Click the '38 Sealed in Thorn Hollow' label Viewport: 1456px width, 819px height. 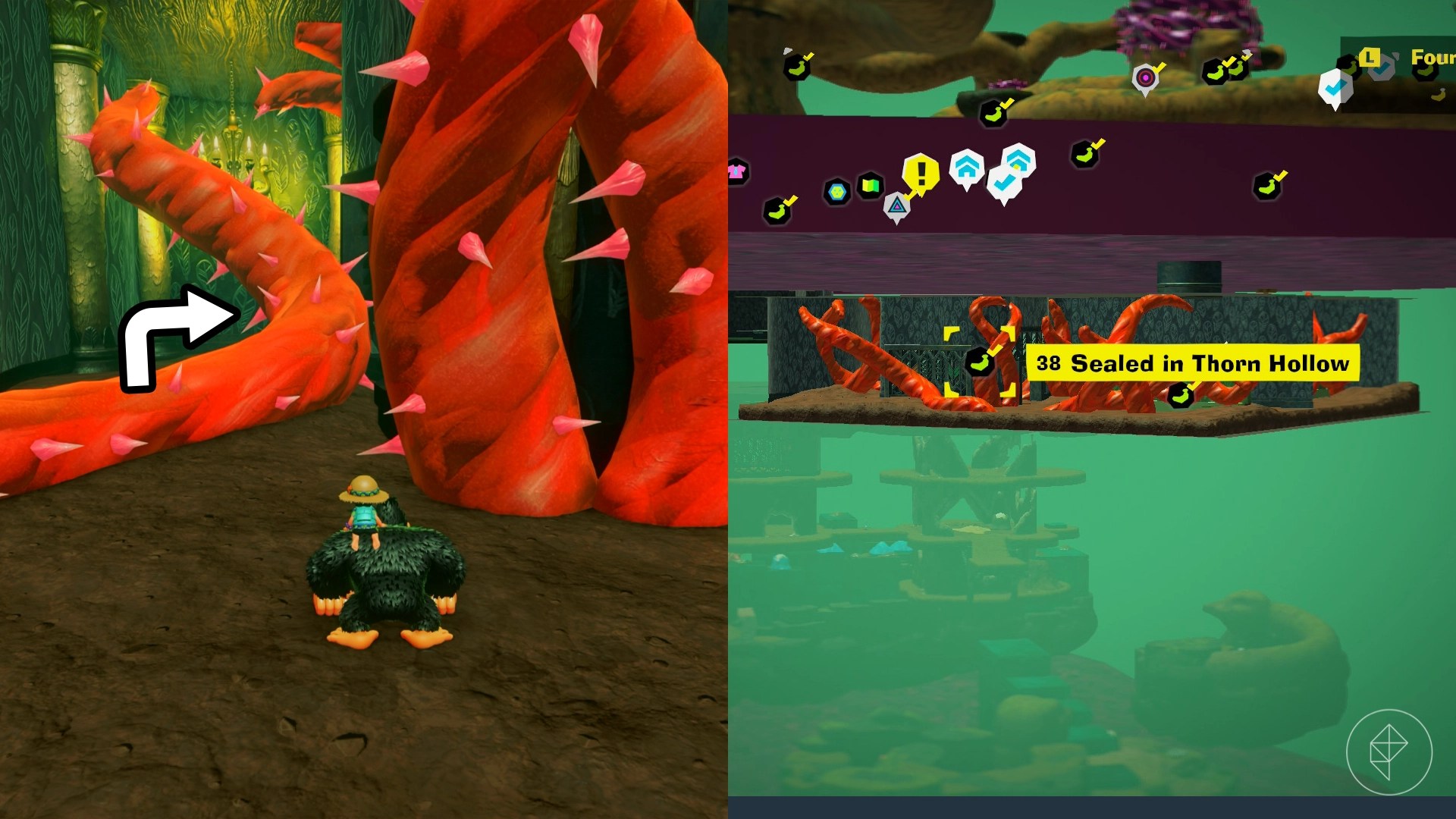1193,364
